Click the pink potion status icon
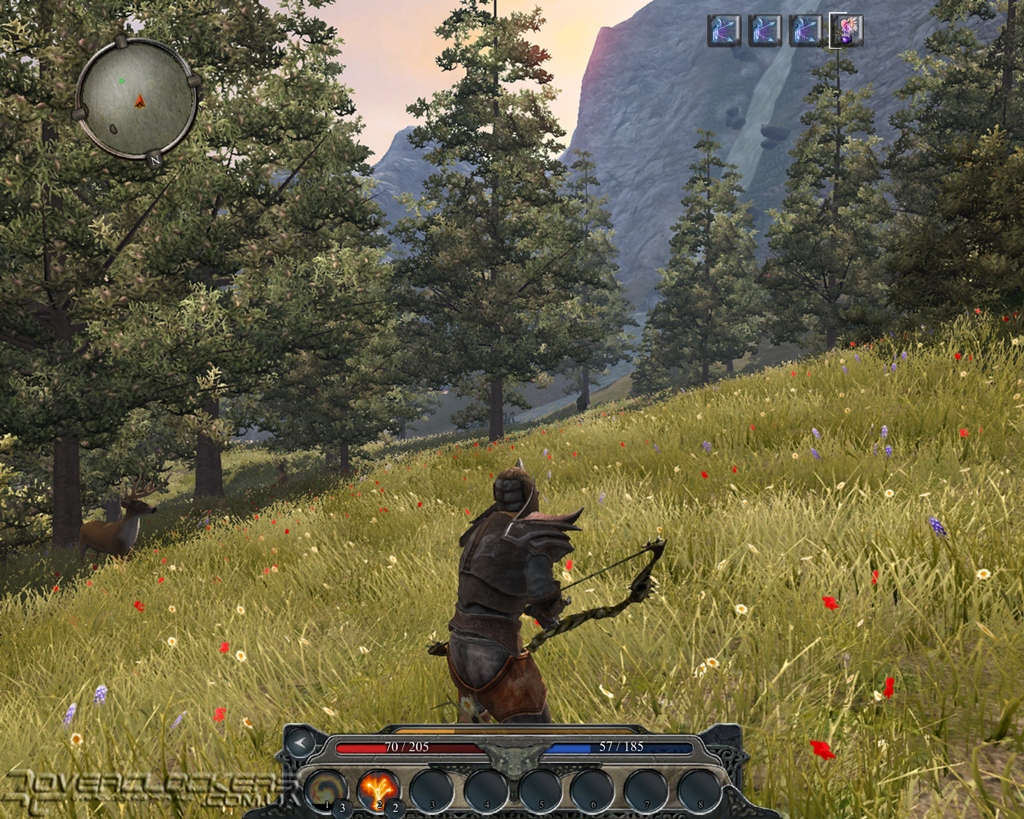 (x=845, y=30)
